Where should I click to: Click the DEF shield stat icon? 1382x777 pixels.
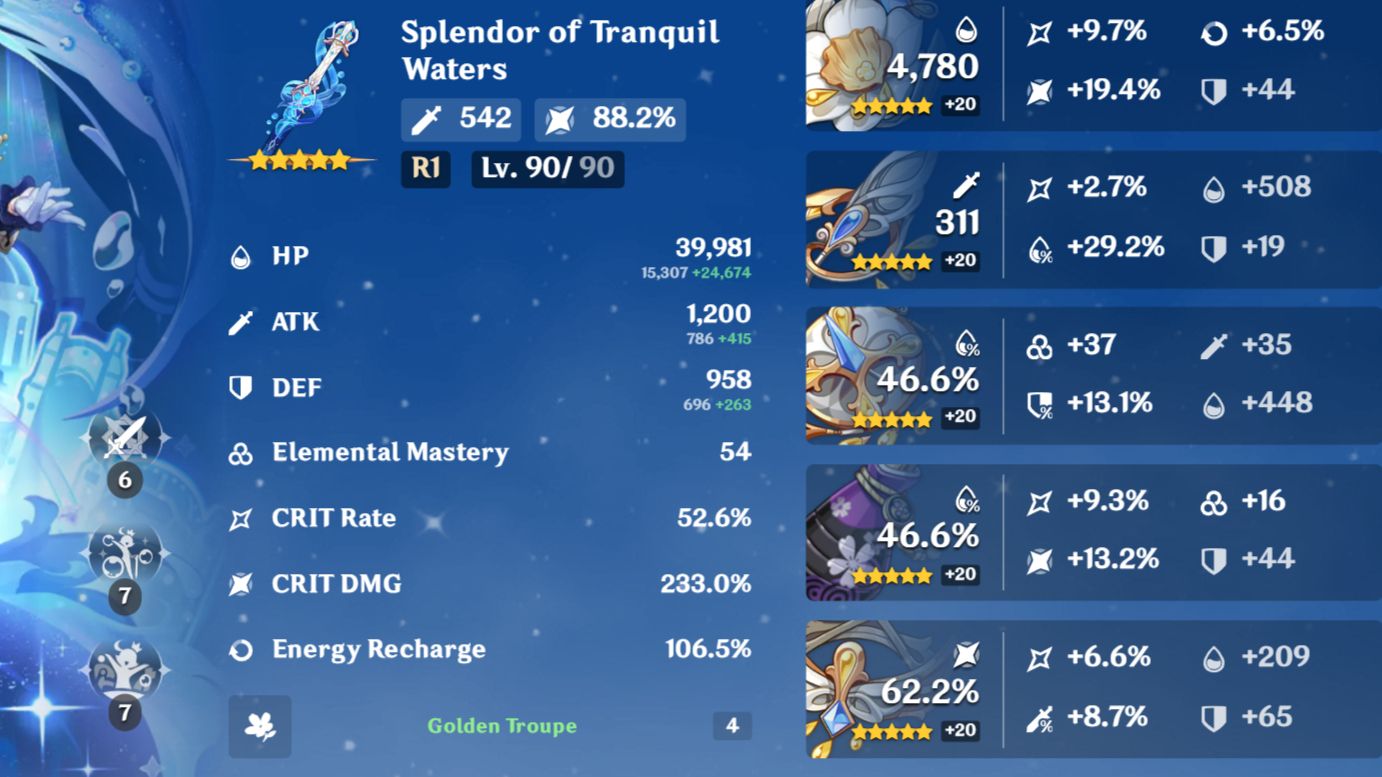[x=242, y=387]
